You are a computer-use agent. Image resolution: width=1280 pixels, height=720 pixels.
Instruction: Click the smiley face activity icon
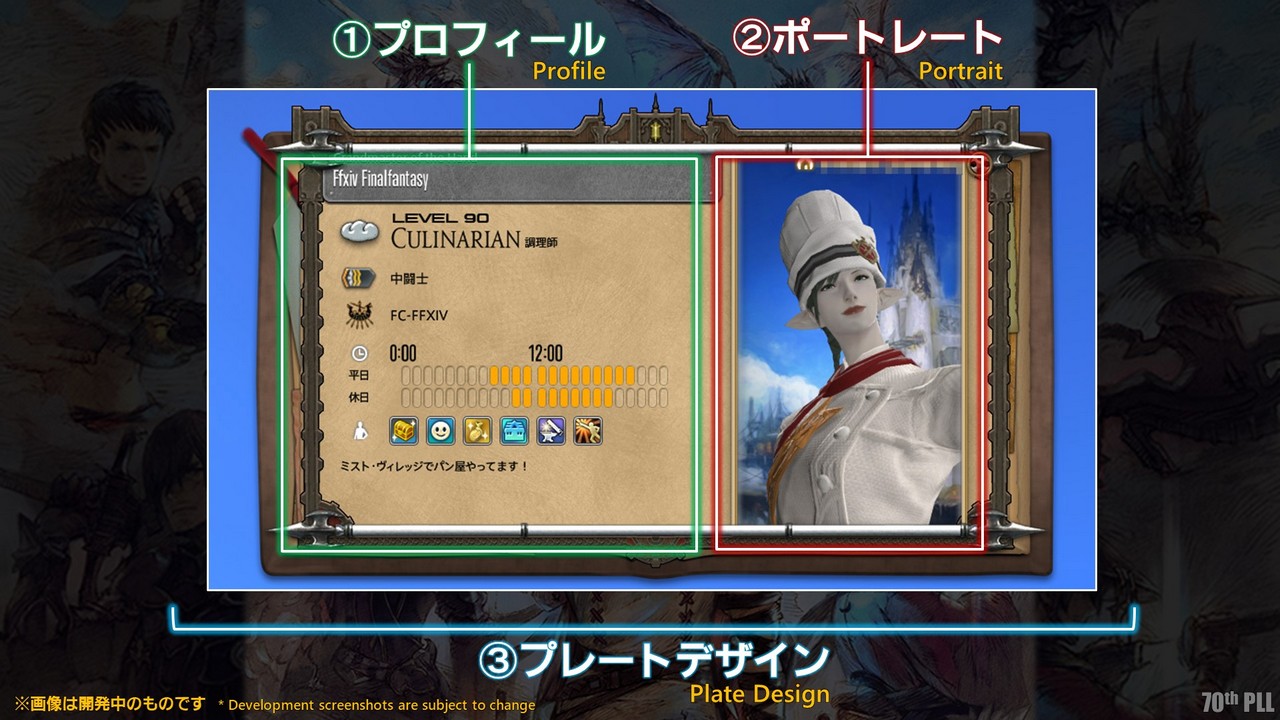point(441,431)
